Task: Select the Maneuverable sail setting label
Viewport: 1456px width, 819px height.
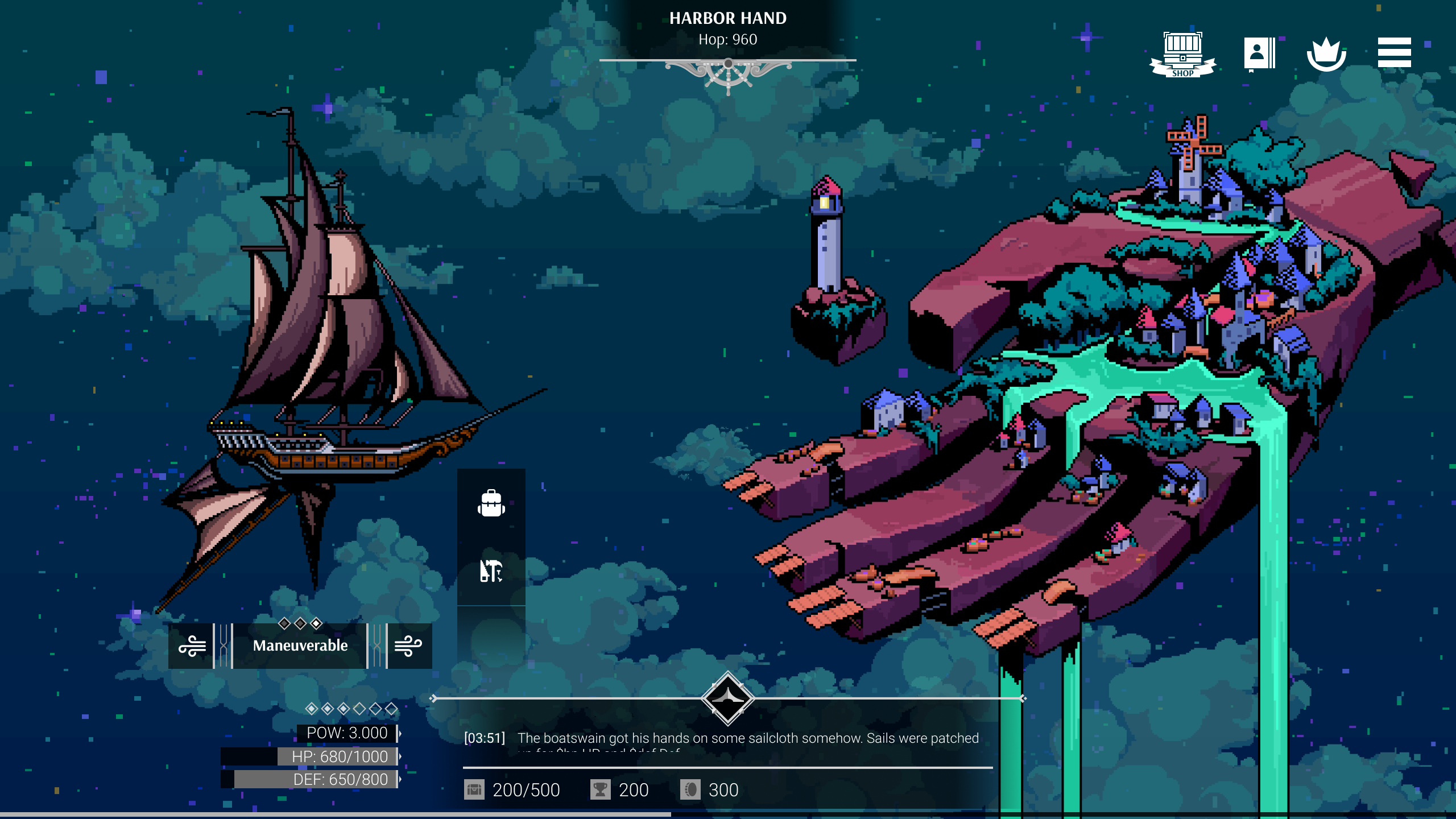Action: coord(300,646)
